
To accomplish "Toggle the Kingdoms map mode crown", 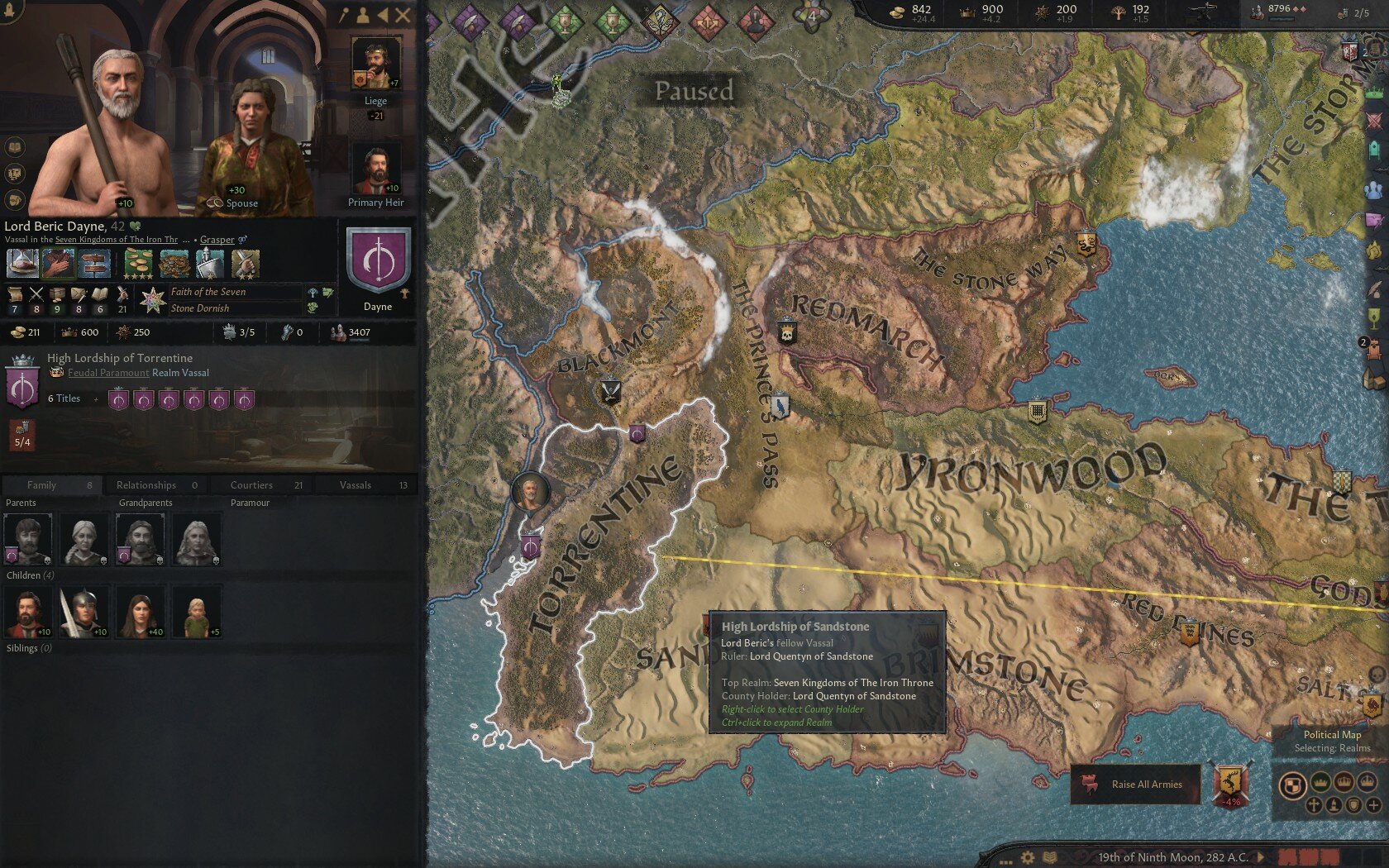I will [x=1344, y=782].
